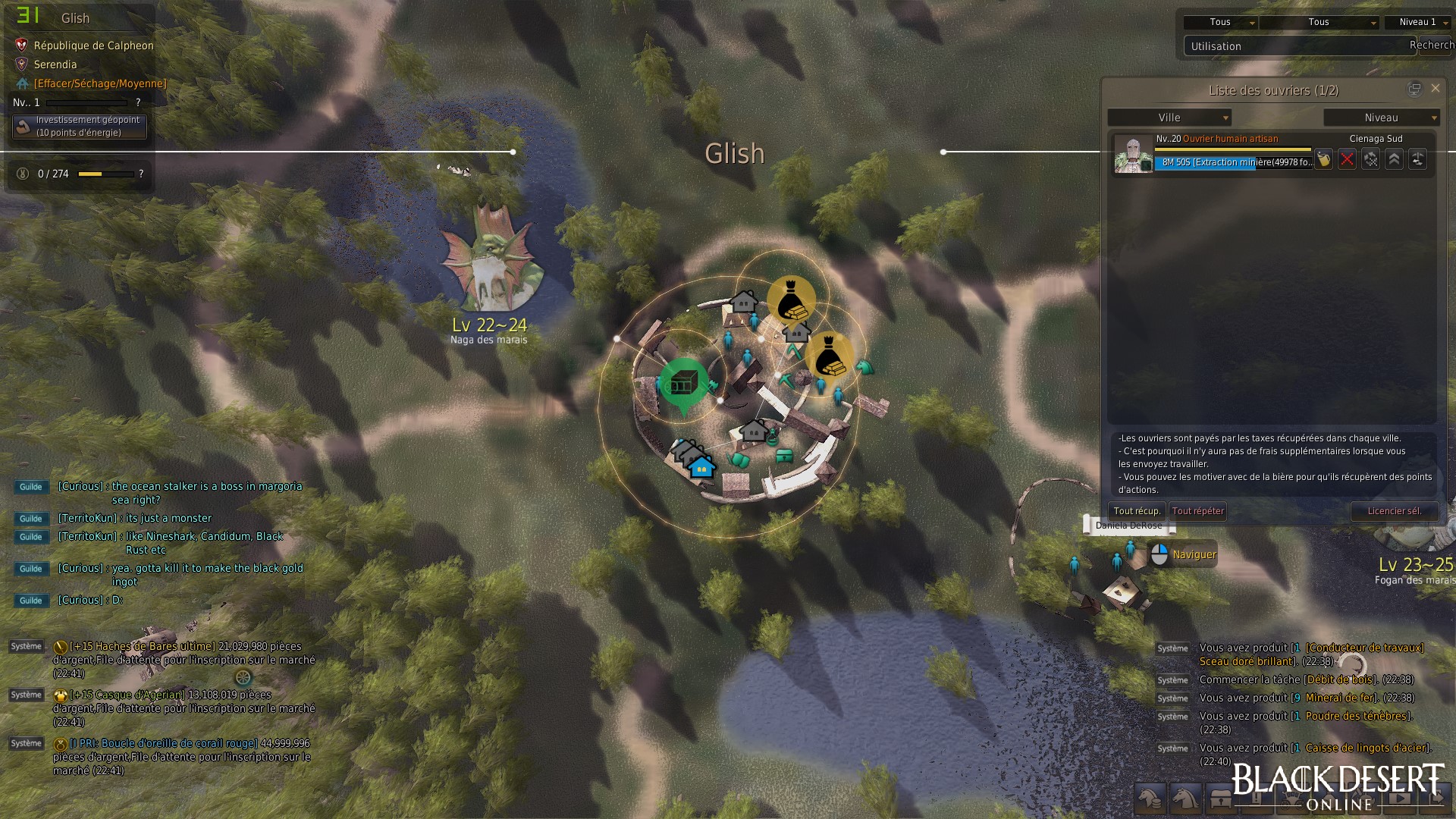Click the worker's double-chevron promote icon
Viewport: 1456px width, 819px height.
point(1394,159)
